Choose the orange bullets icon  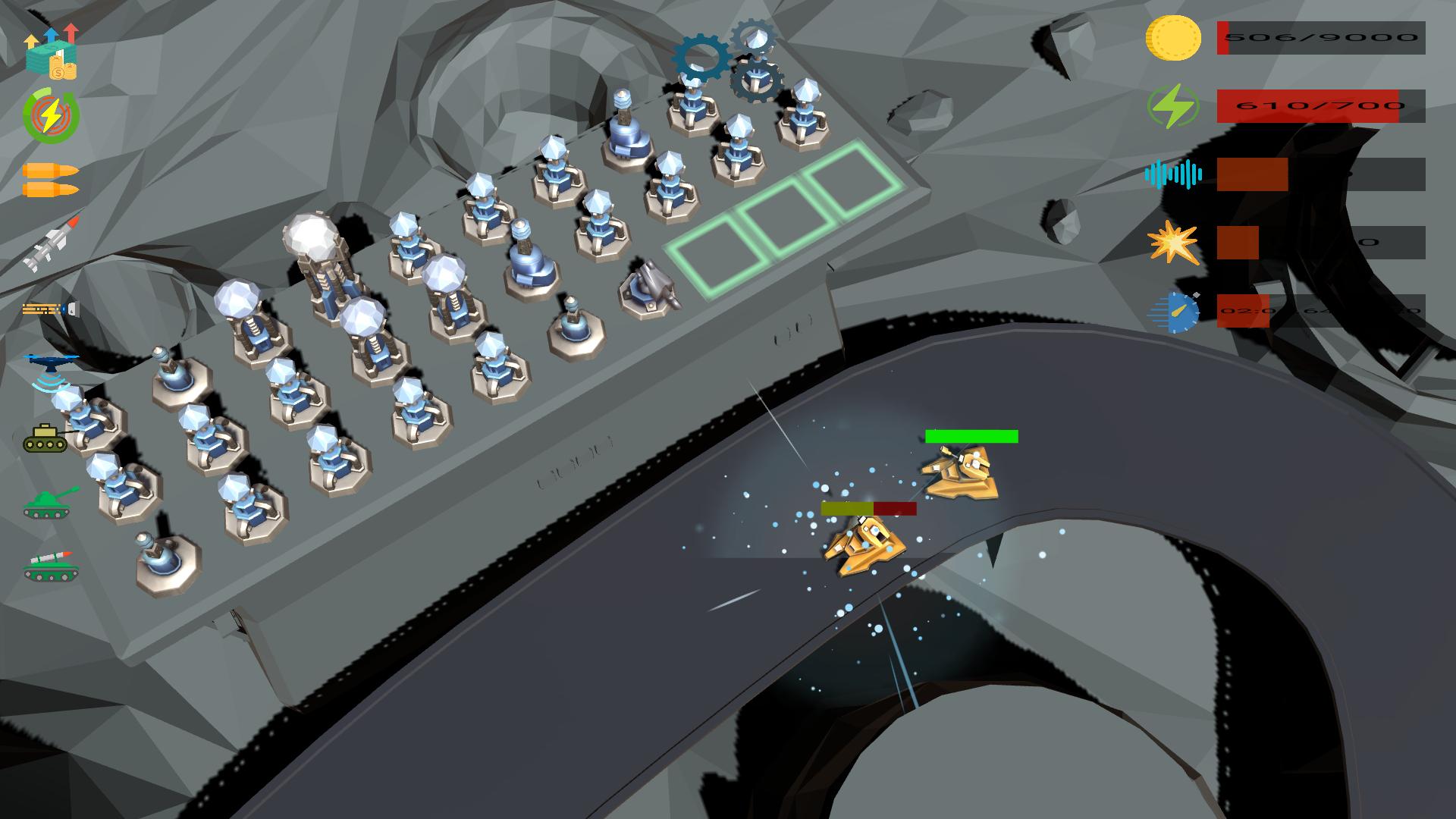pyautogui.click(x=50, y=180)
